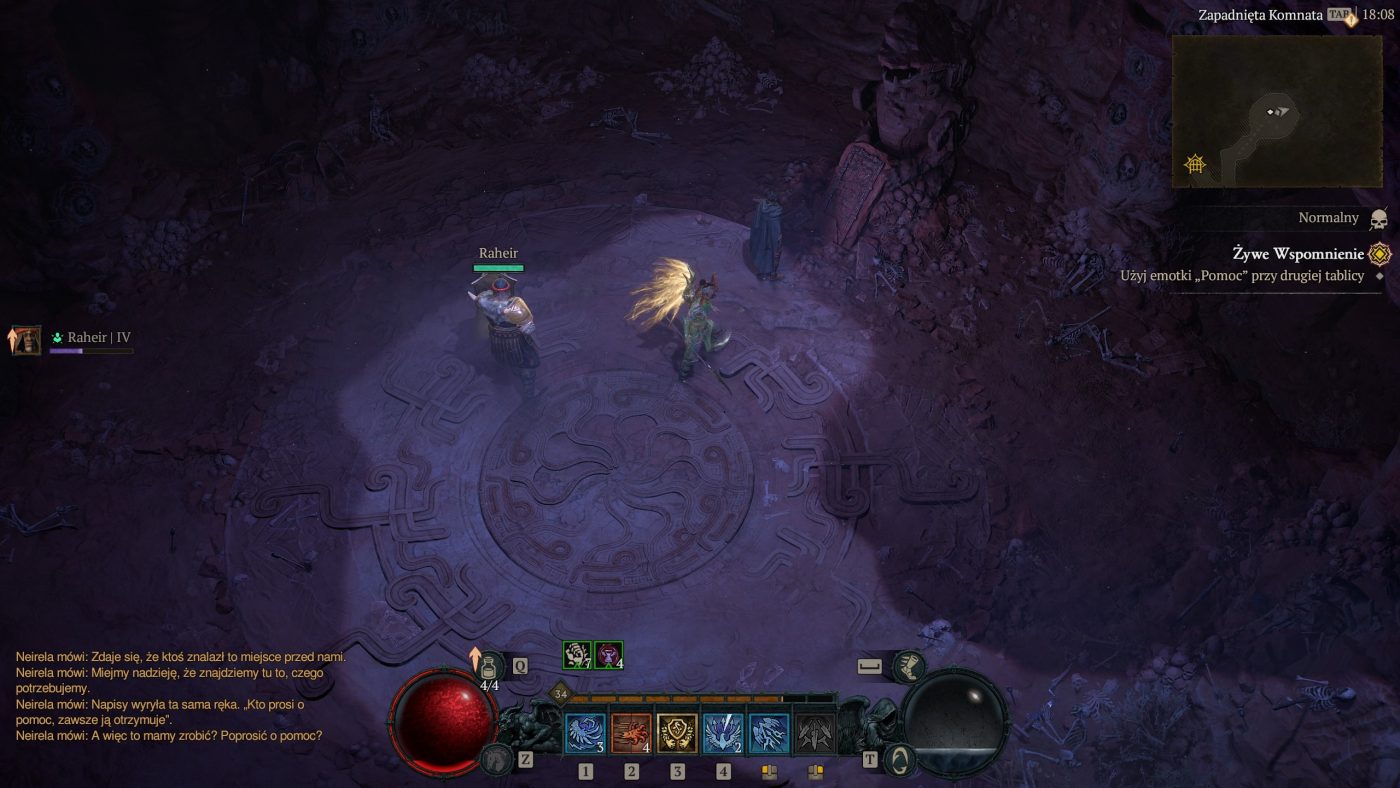
Task: Activate the orange flaming claw skill
Action: [x=631, y=733]
